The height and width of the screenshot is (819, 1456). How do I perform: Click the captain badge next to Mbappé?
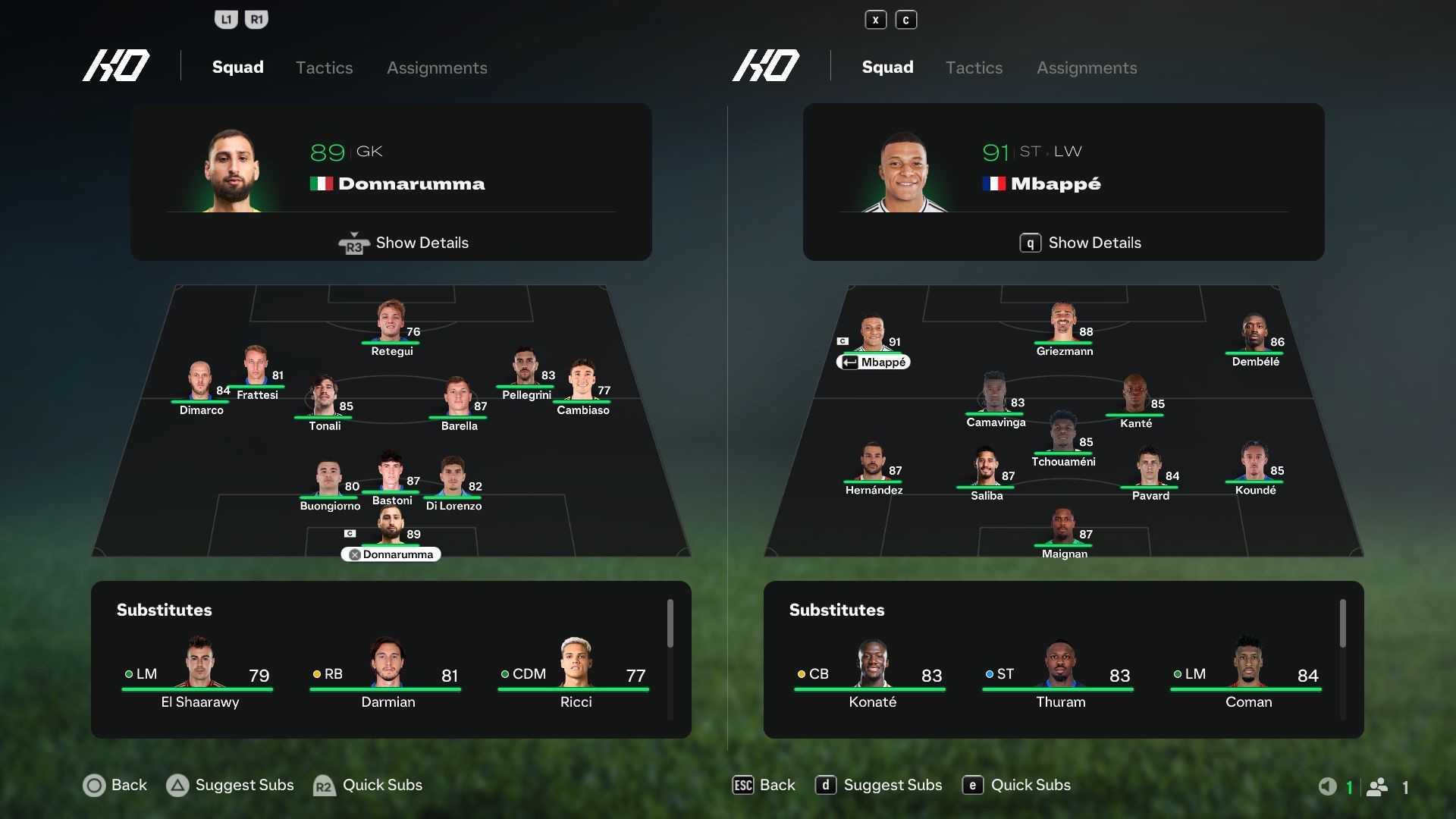[844, 341]
